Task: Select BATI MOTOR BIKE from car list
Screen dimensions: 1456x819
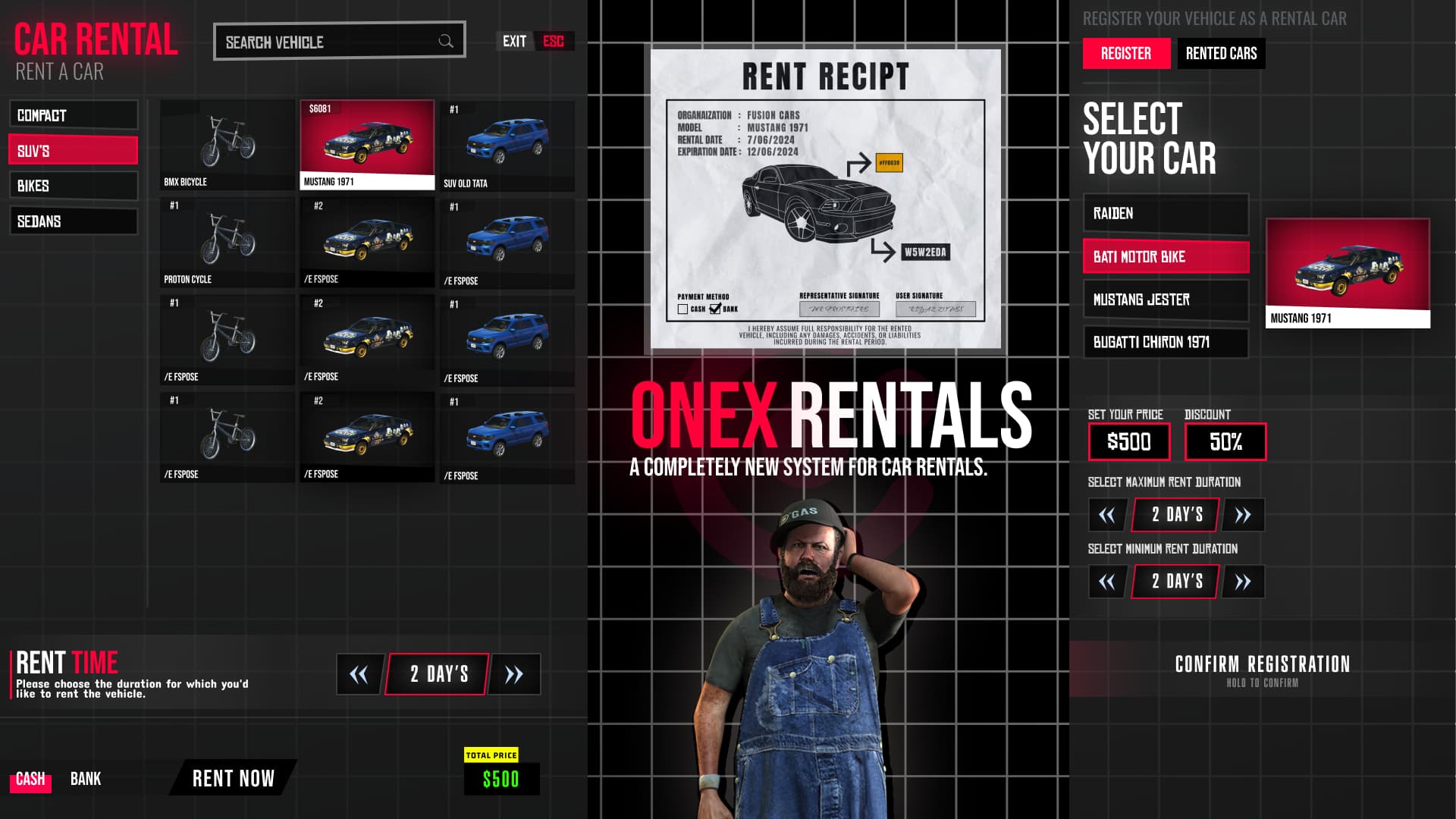Action: point(1166,257)
